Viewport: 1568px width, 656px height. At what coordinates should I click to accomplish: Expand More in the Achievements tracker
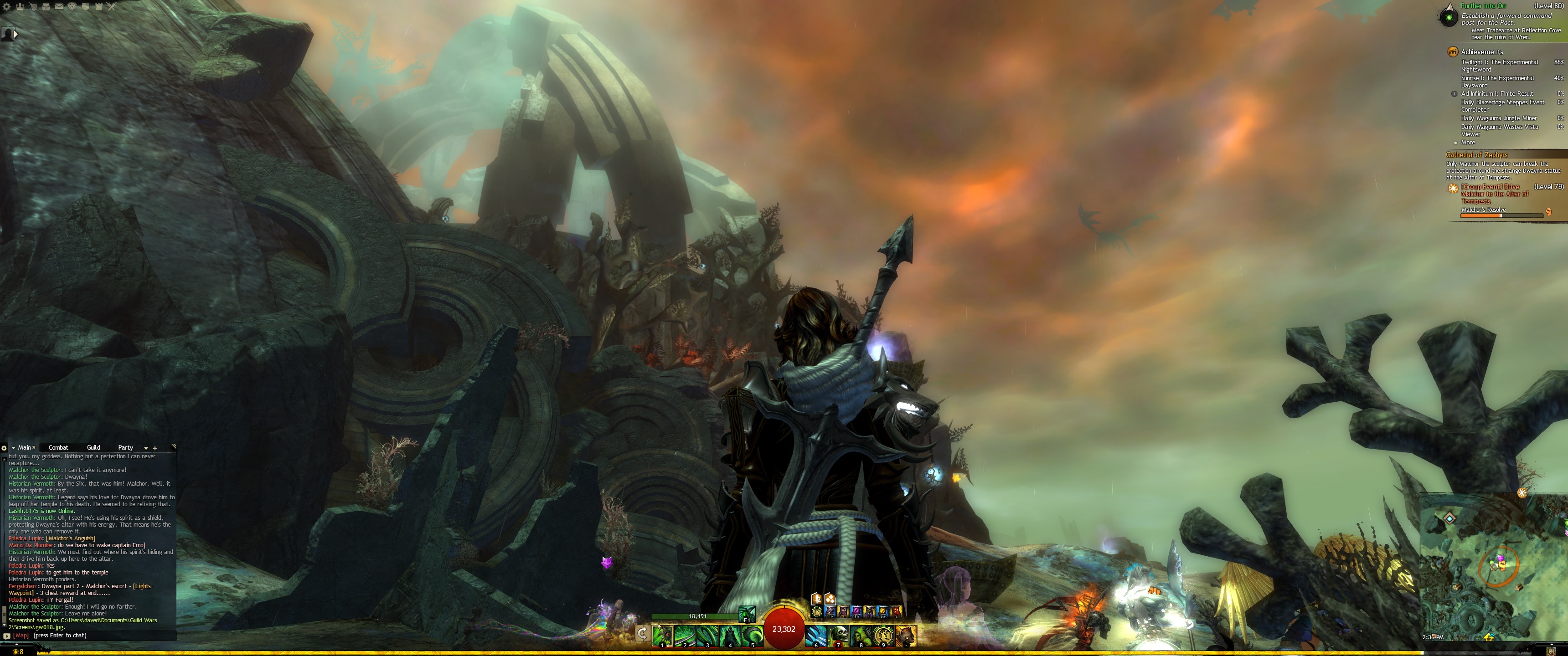coord(1468,143)
